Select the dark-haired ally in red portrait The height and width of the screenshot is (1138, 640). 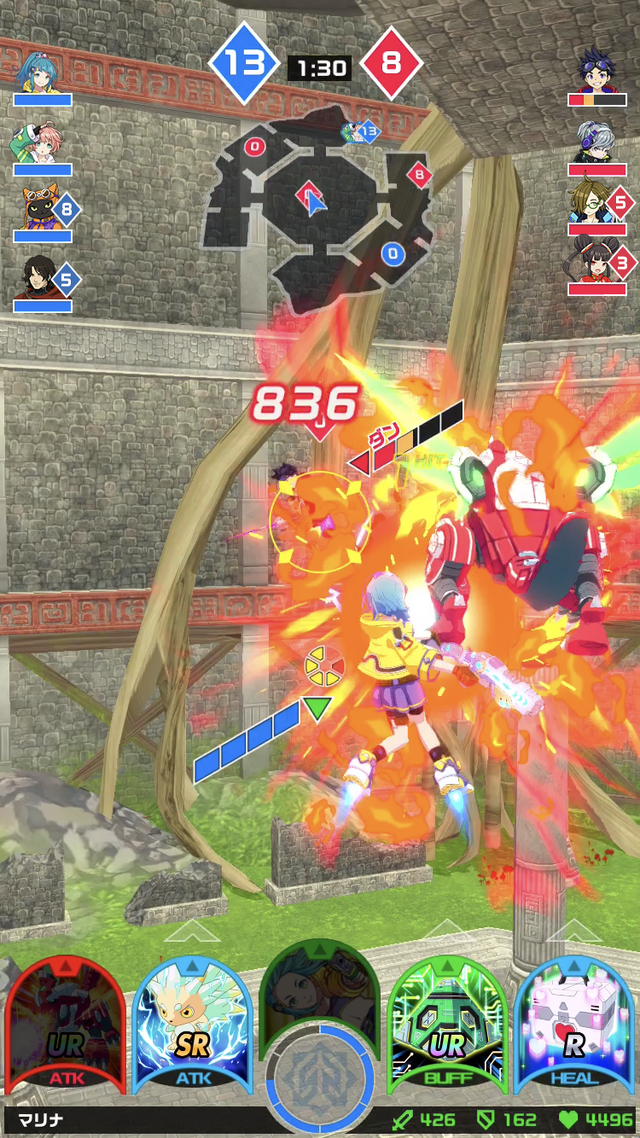[42, 276]
